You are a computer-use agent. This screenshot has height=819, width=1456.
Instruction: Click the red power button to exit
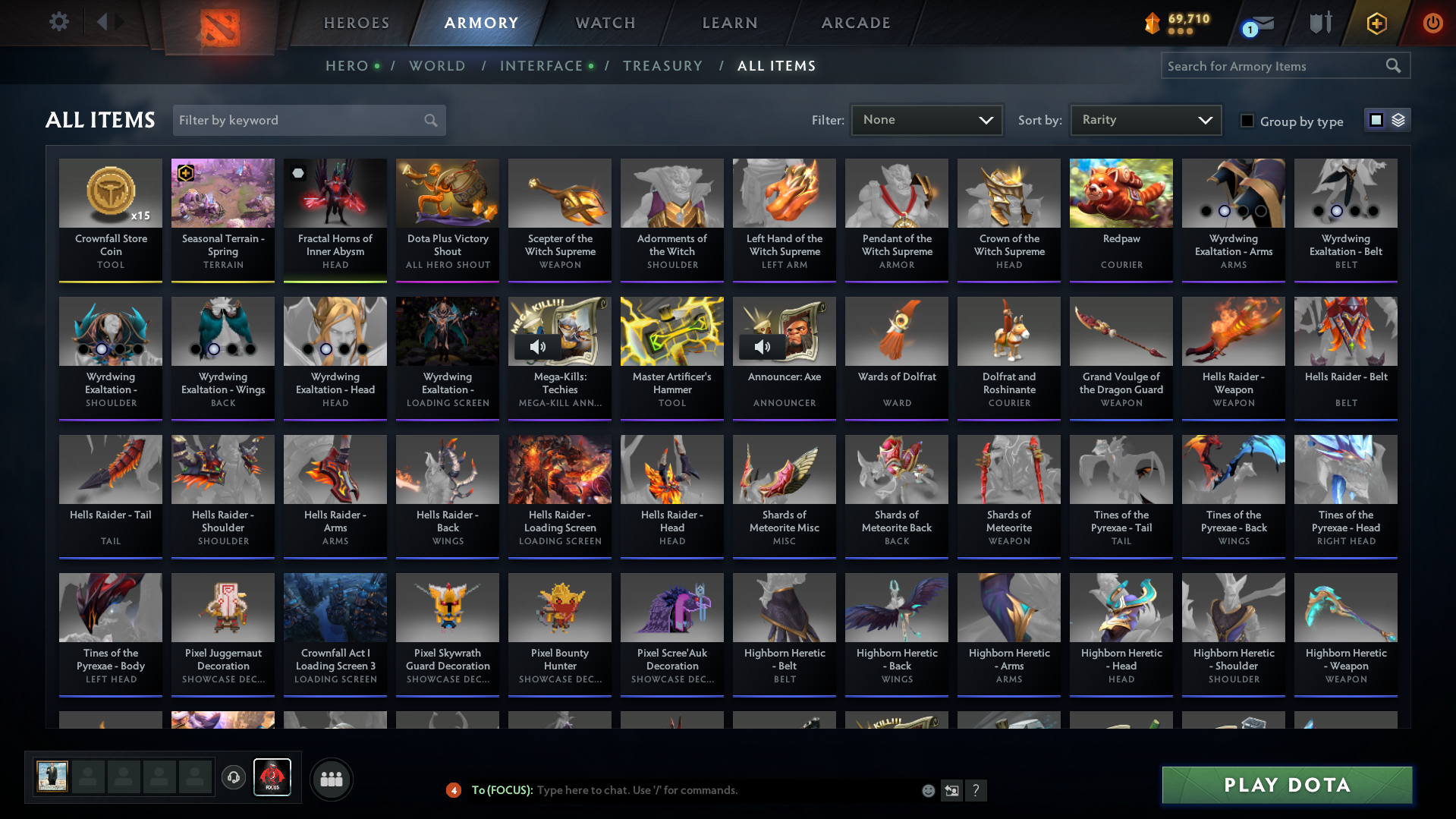pyautogui.click(x=1432, y=23)
